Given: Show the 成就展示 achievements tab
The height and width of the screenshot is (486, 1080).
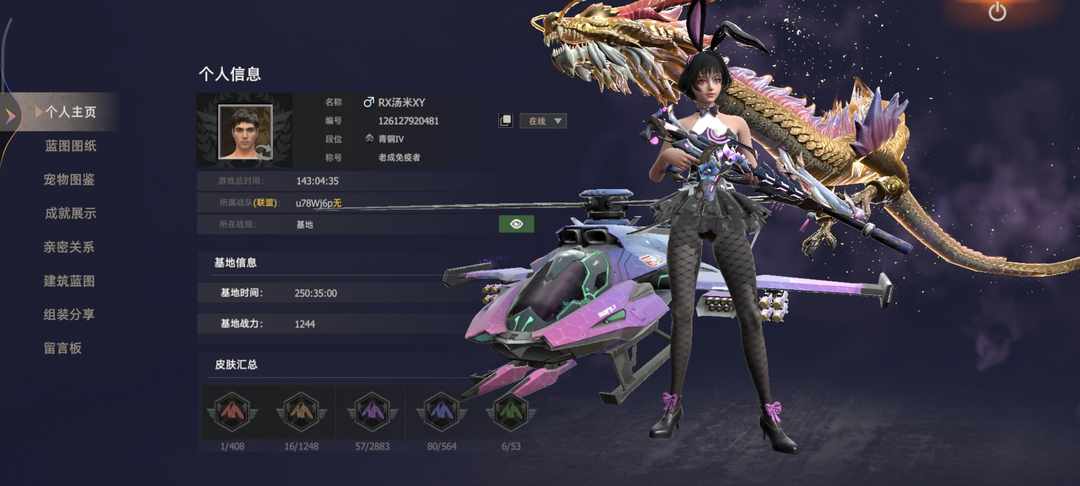Looking at the screenshot, I should (70, 213).
